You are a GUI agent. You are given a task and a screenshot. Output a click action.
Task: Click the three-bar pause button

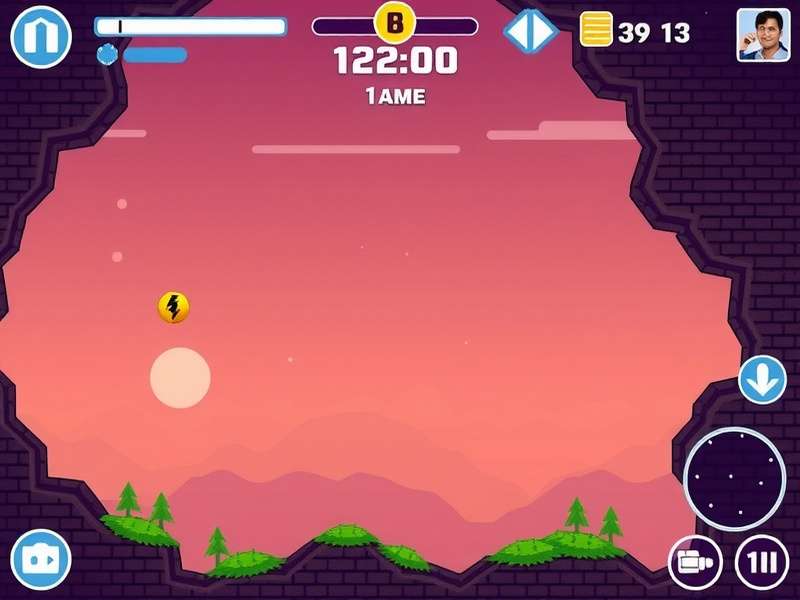point(761,562)
